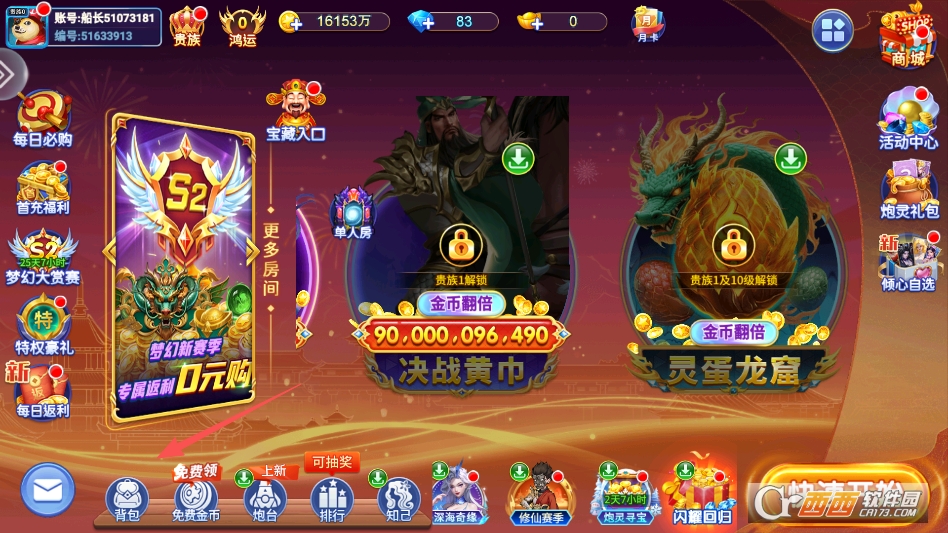The width and height of the screenshot is (948, 533).
Task: Open 活动中心 activity center
Action: [907, 120]
